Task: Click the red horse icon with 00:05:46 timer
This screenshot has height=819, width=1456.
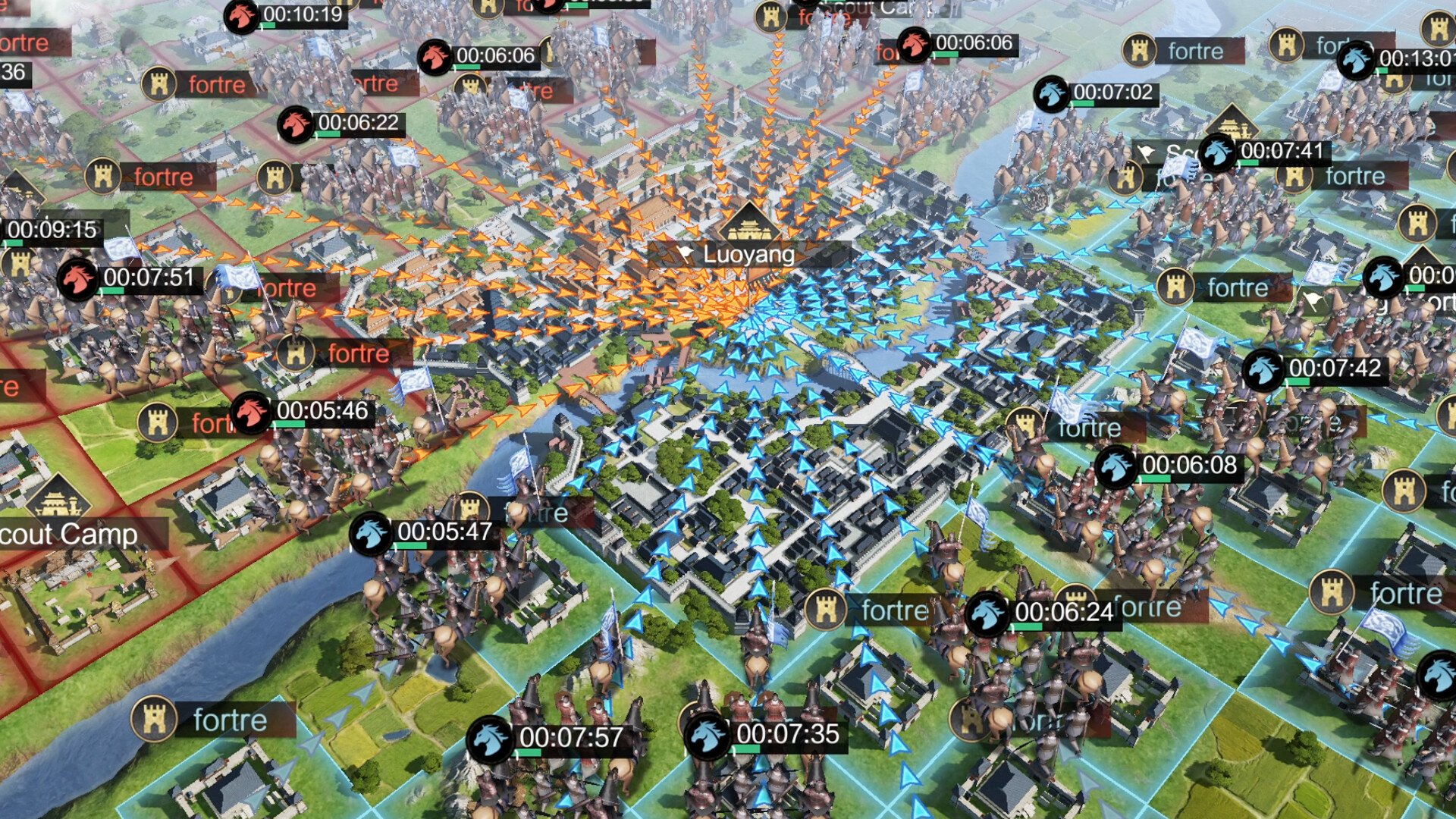Action: point(250,413)
